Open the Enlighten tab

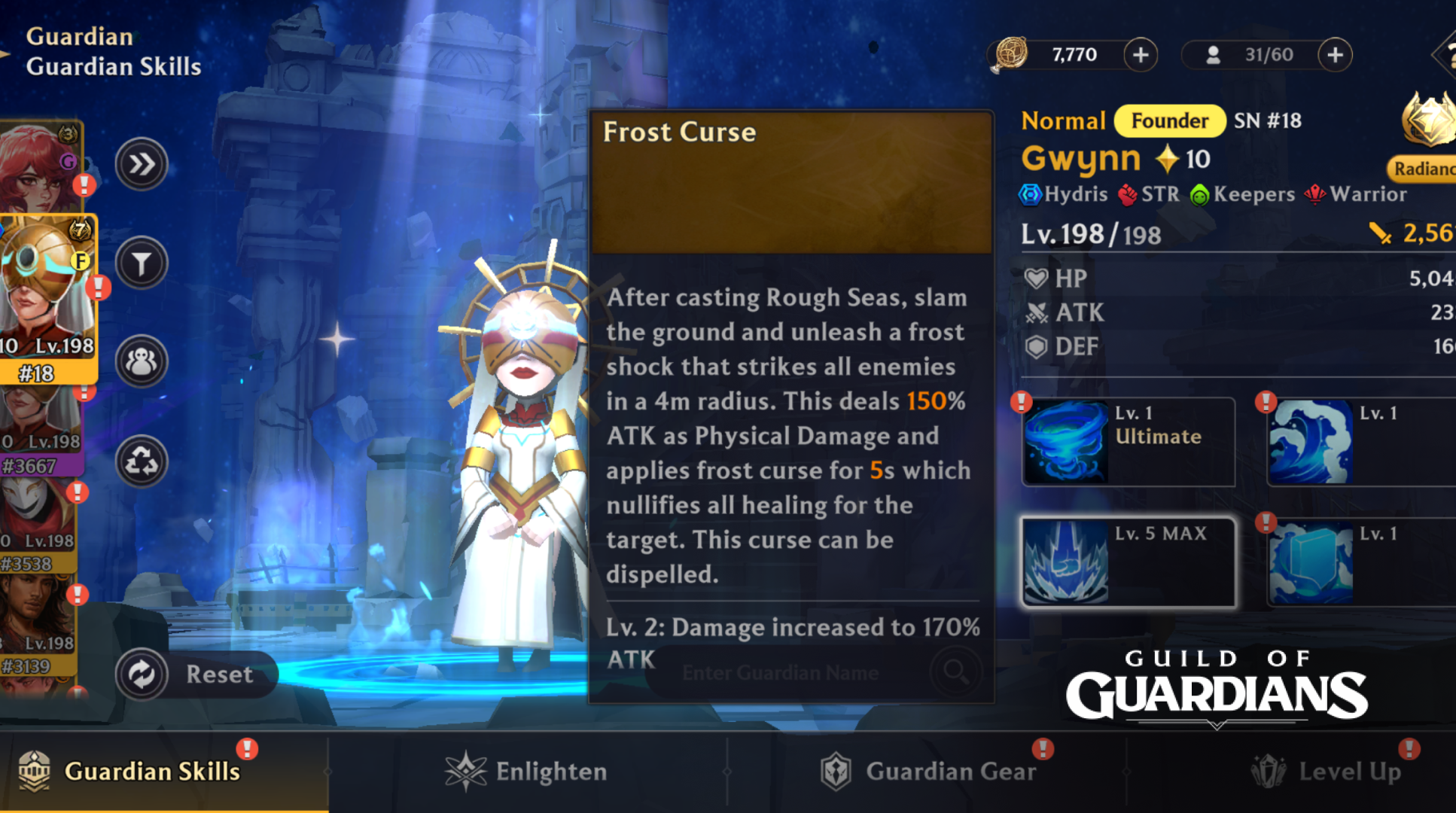tap(527, 772)
